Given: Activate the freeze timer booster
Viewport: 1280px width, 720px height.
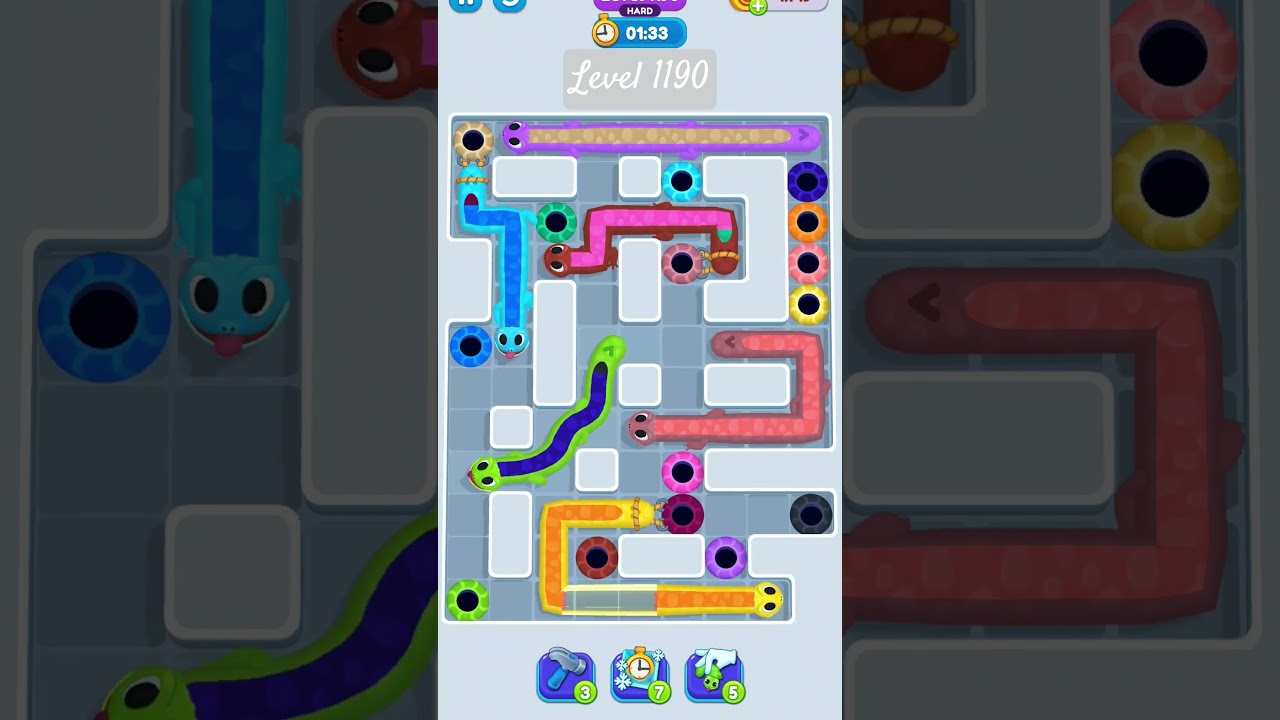Looking at the screenshot, I should (x=640, y=675).
